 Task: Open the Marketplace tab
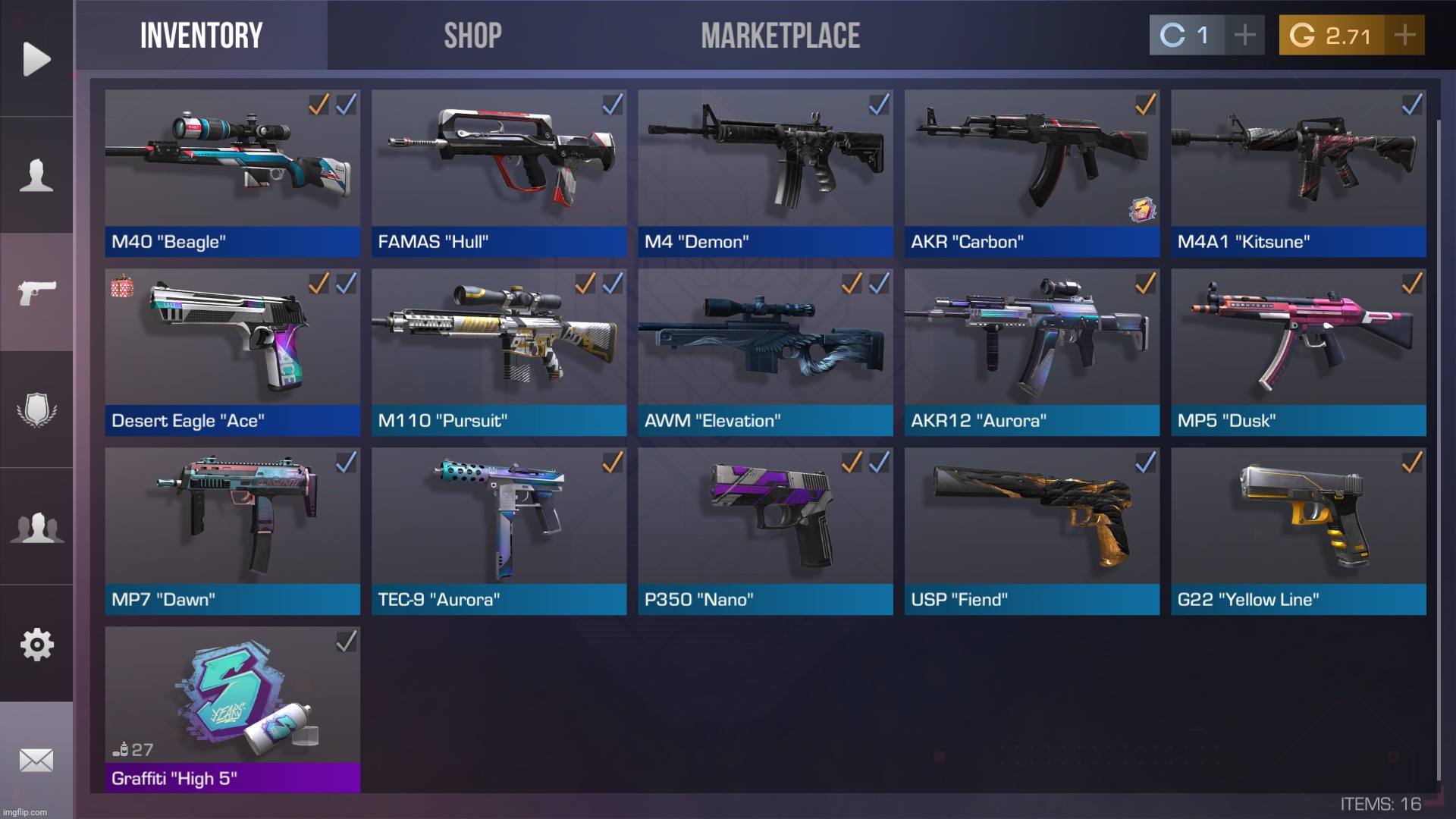click(780, 36)
